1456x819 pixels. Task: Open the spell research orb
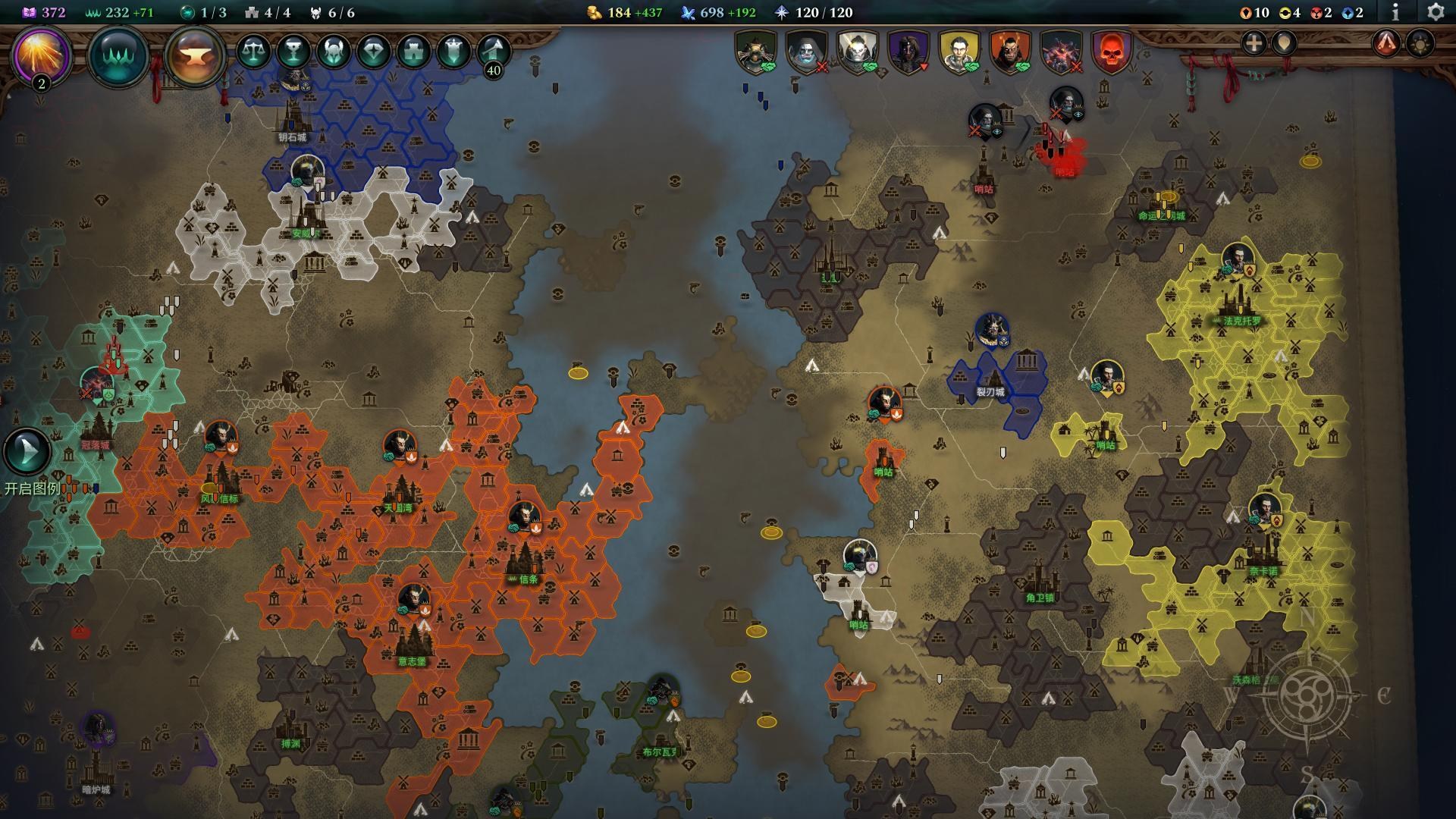coord(41,55)
